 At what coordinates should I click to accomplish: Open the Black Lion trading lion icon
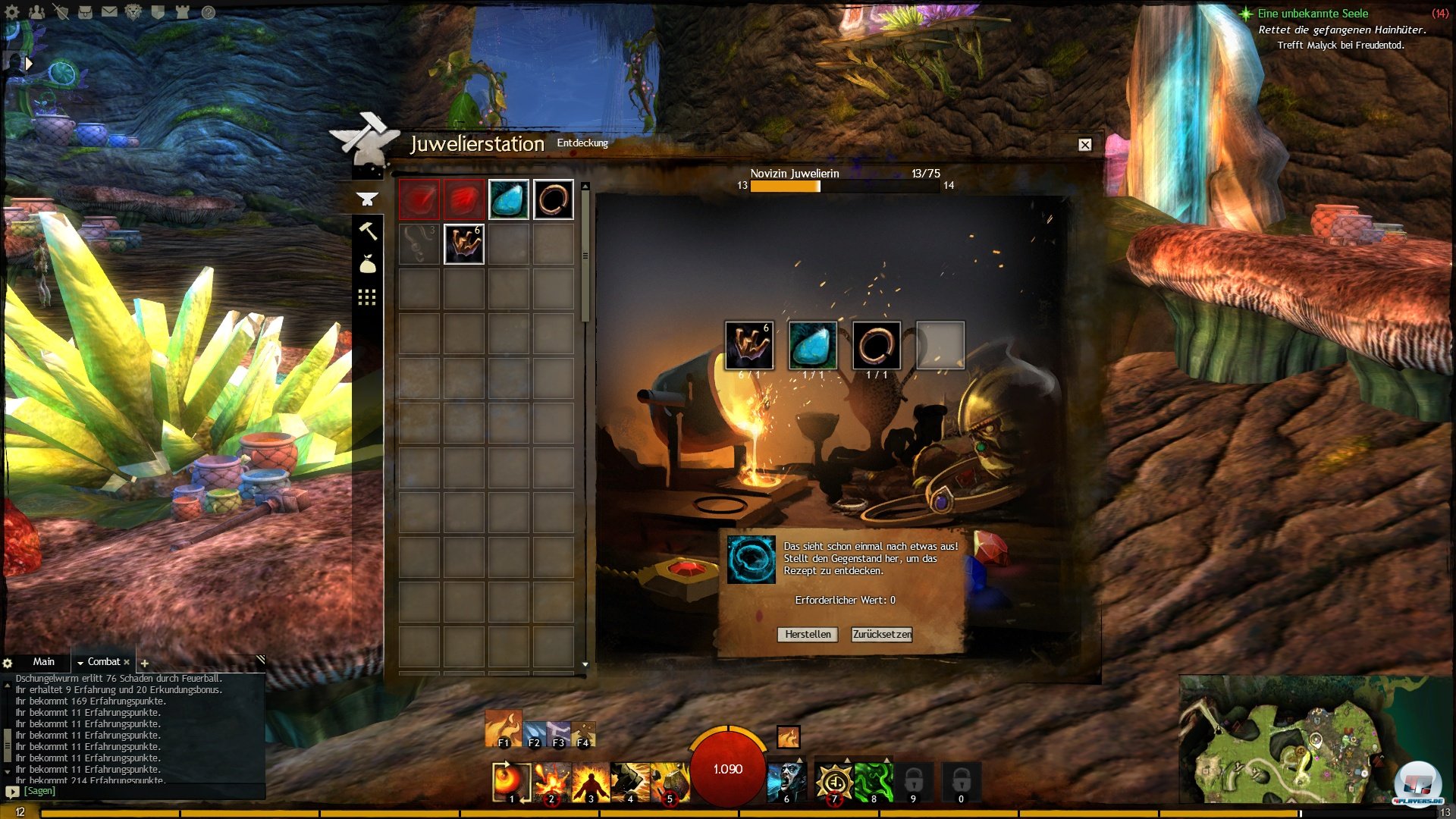tap(134, 12)
